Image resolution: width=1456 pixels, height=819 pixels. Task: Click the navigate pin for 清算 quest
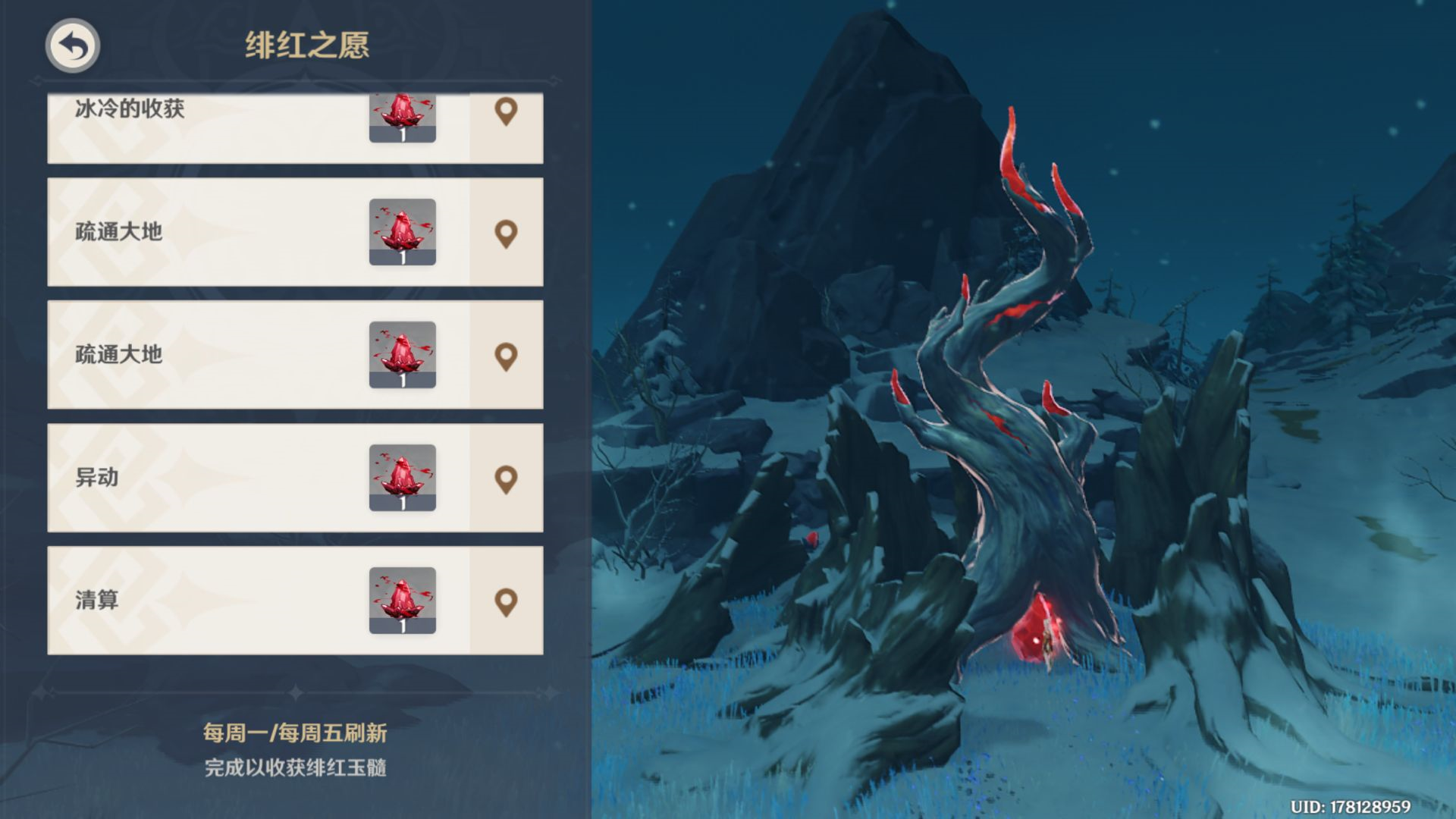click(x=507, y=600)
